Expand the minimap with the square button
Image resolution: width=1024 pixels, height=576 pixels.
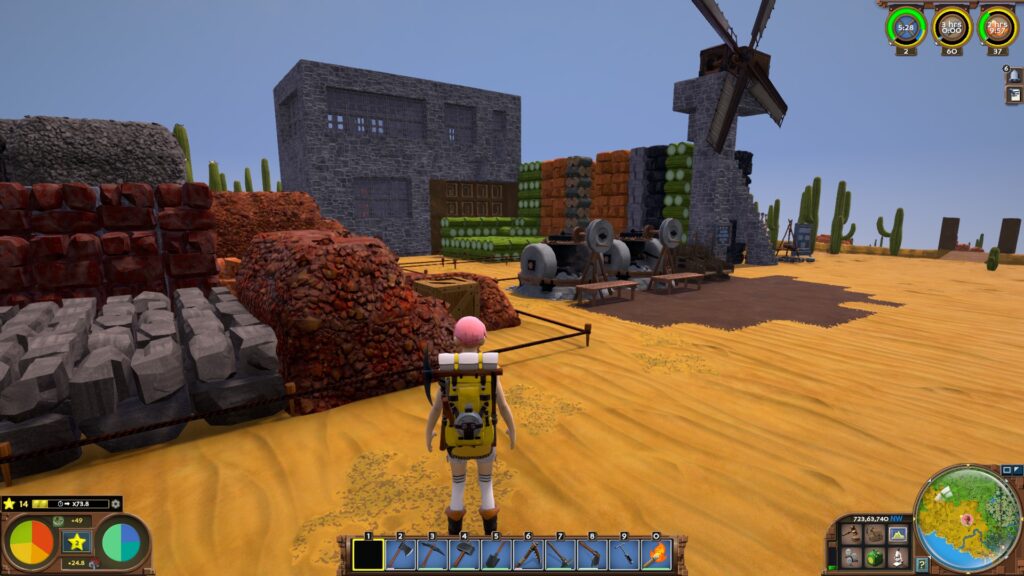coord(1006,470)
